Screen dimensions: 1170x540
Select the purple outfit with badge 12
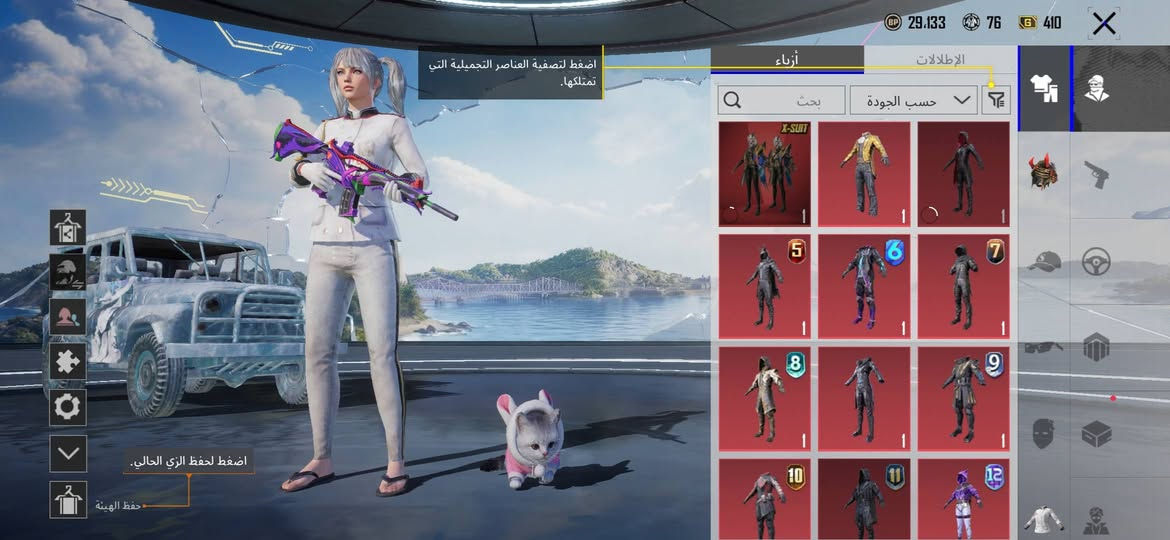(x=963, y=498)
